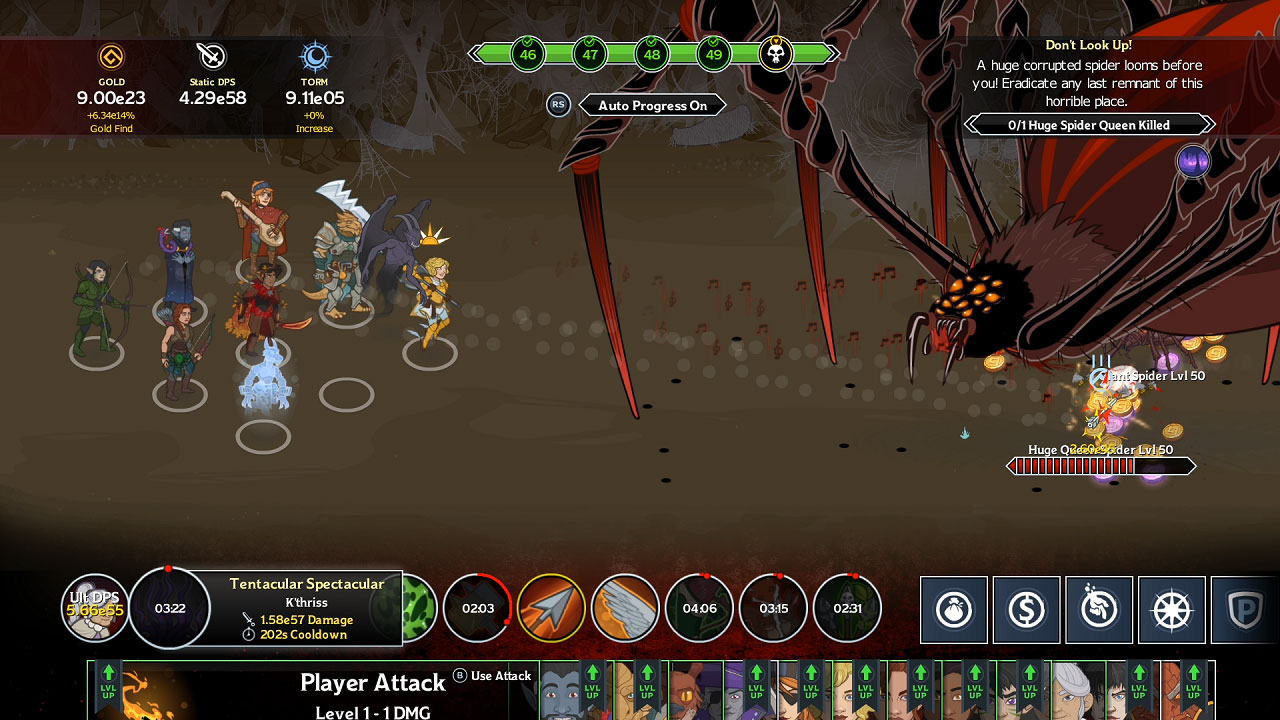Click the potion bag icon on the right
Image resolution: width=1280 pixels, height=720 pixels.
(x=954, y=609)
